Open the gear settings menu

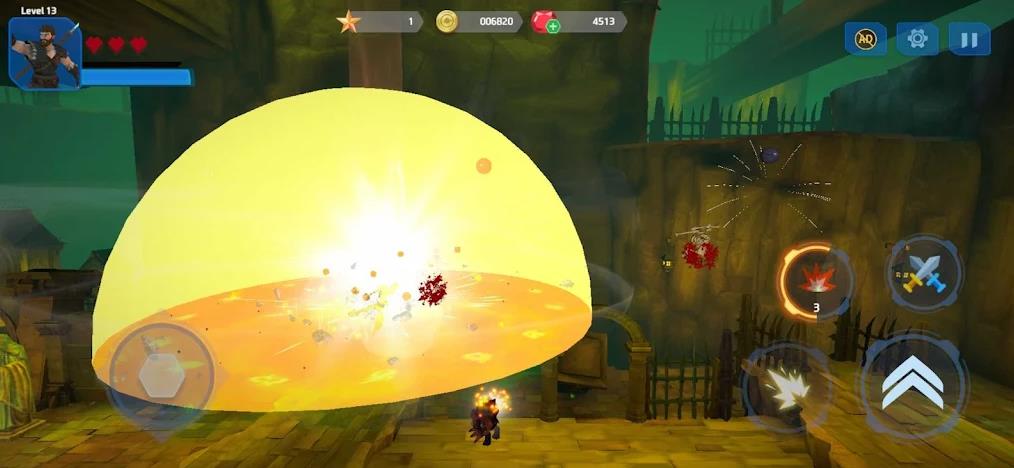(917, 39)
